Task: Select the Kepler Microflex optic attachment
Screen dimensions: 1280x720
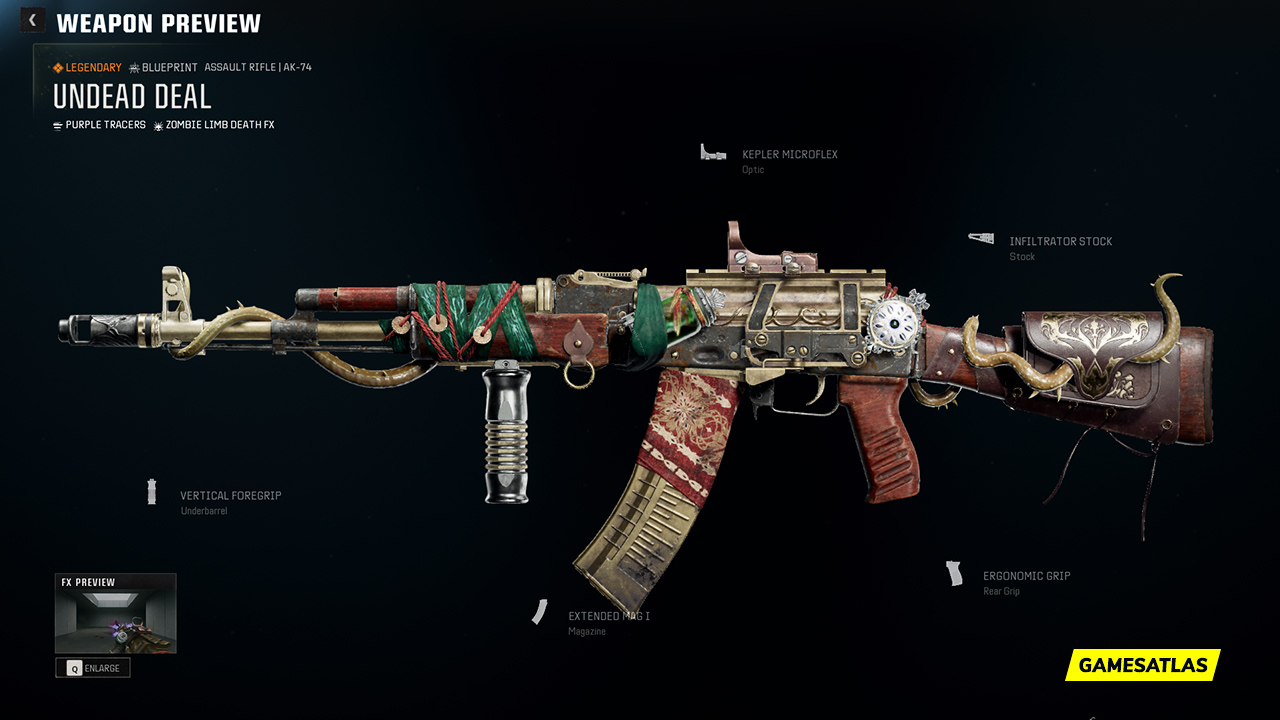Action: pyautogui.click(x=789, y=155)
